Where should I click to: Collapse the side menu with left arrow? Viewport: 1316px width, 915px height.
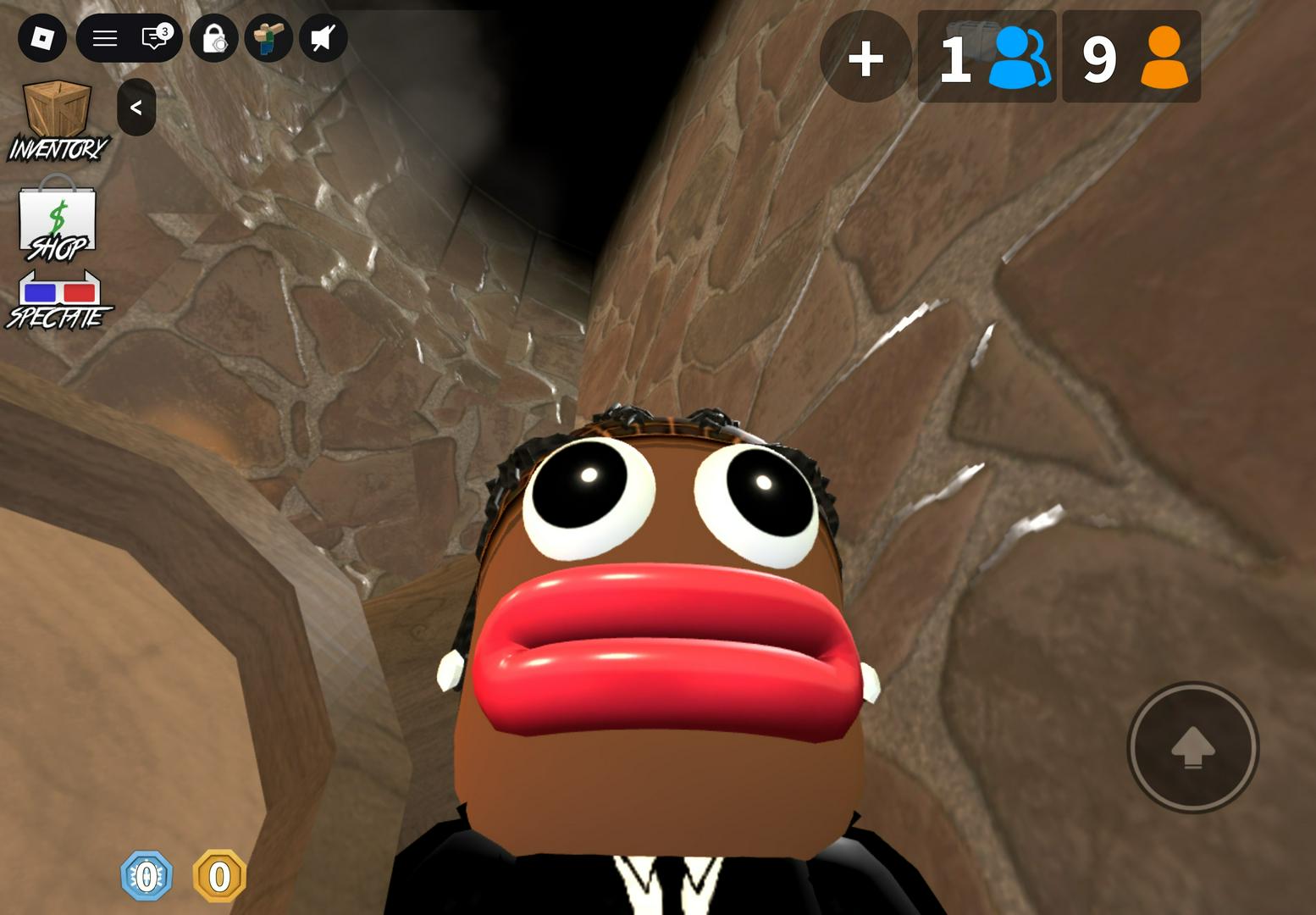click(x=136, y=108)
